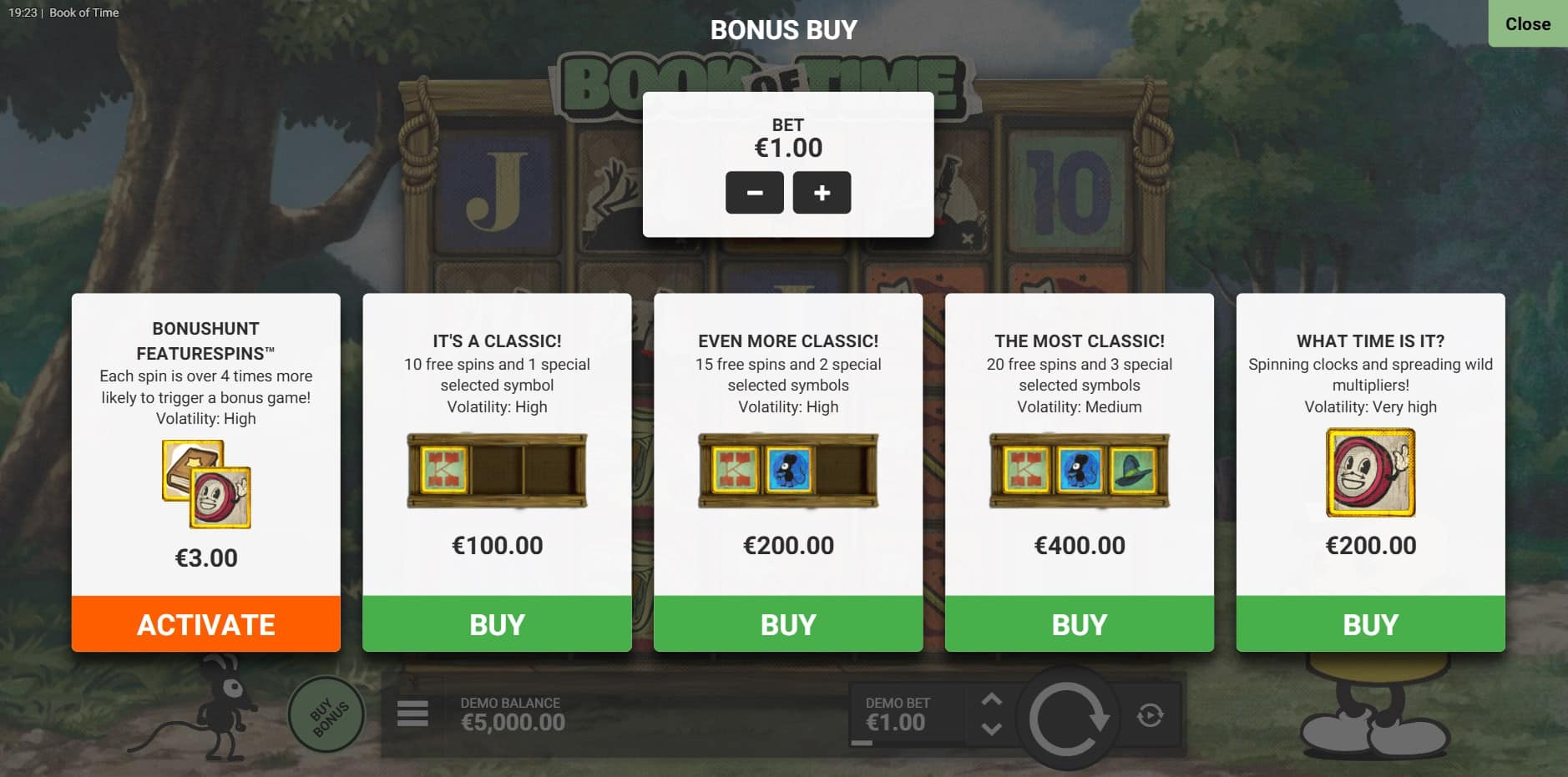Close the Bonus Buy panel
This screenshot has height=777, width=1568.
coord(1527,24)
